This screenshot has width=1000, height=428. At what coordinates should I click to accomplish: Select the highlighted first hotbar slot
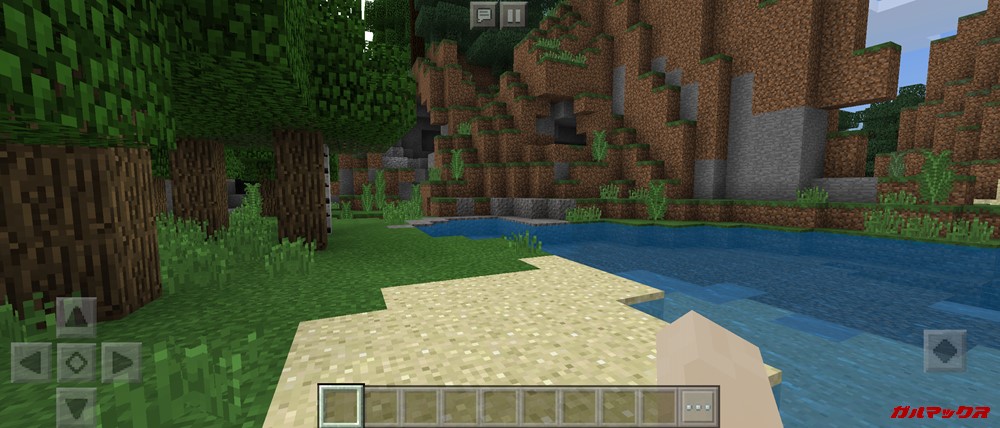click(342, 406)
